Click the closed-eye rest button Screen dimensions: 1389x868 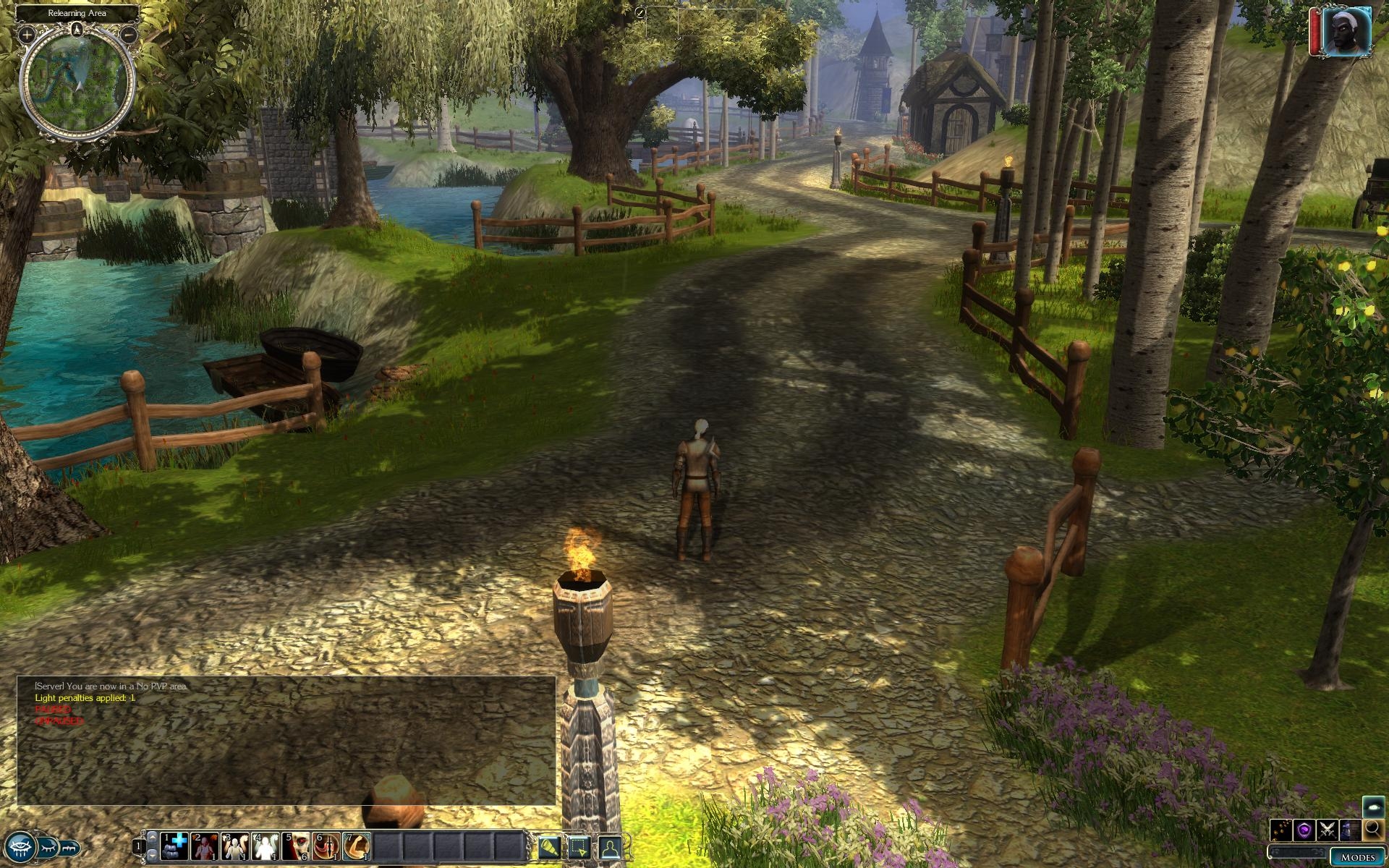pos(48,846)
